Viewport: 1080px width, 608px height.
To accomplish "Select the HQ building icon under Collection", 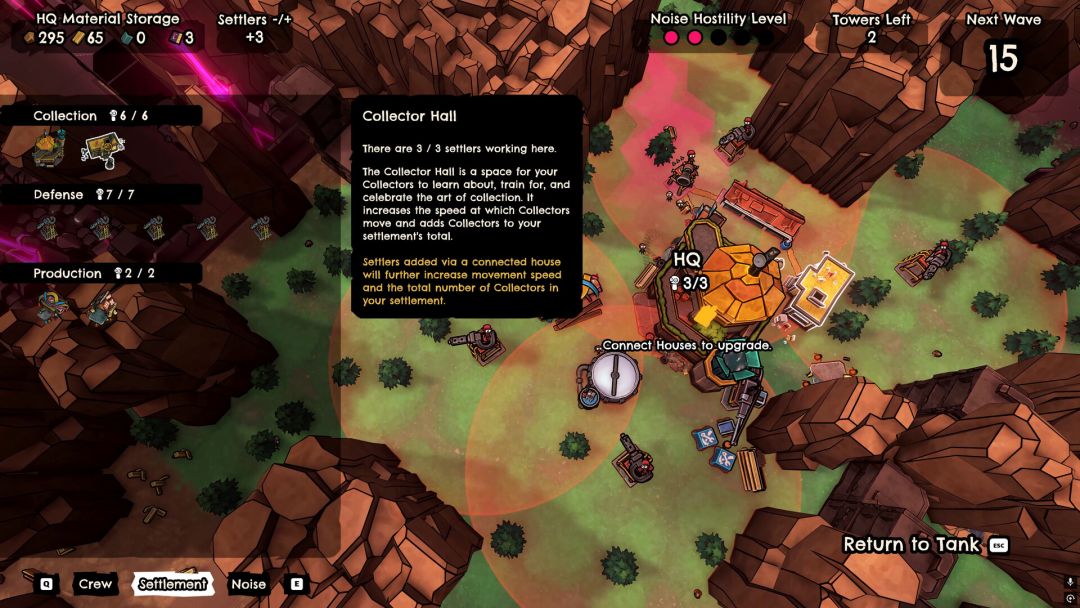I will (x=50, y=148).
